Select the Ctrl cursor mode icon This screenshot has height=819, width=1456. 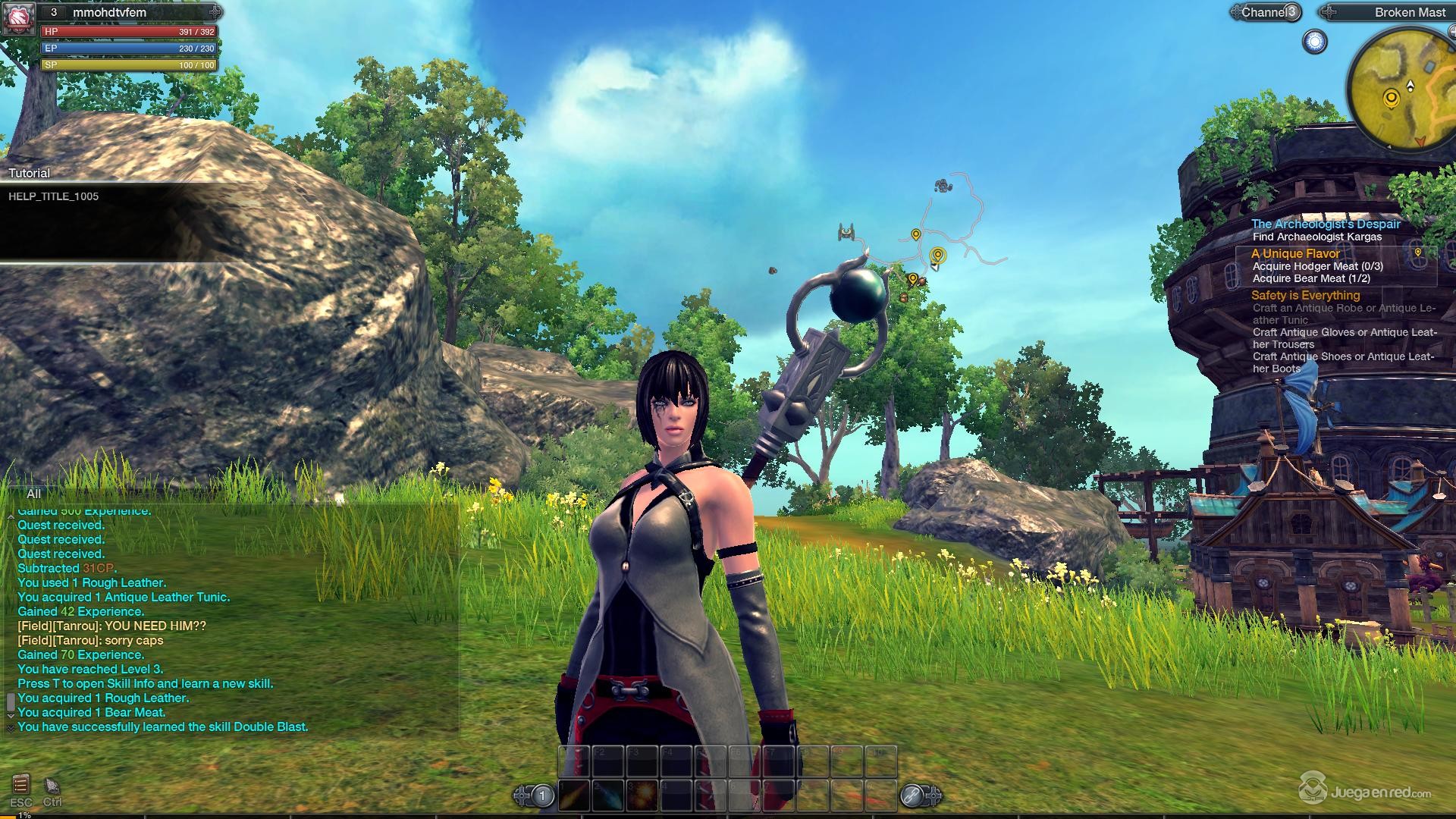pos(52,785)
